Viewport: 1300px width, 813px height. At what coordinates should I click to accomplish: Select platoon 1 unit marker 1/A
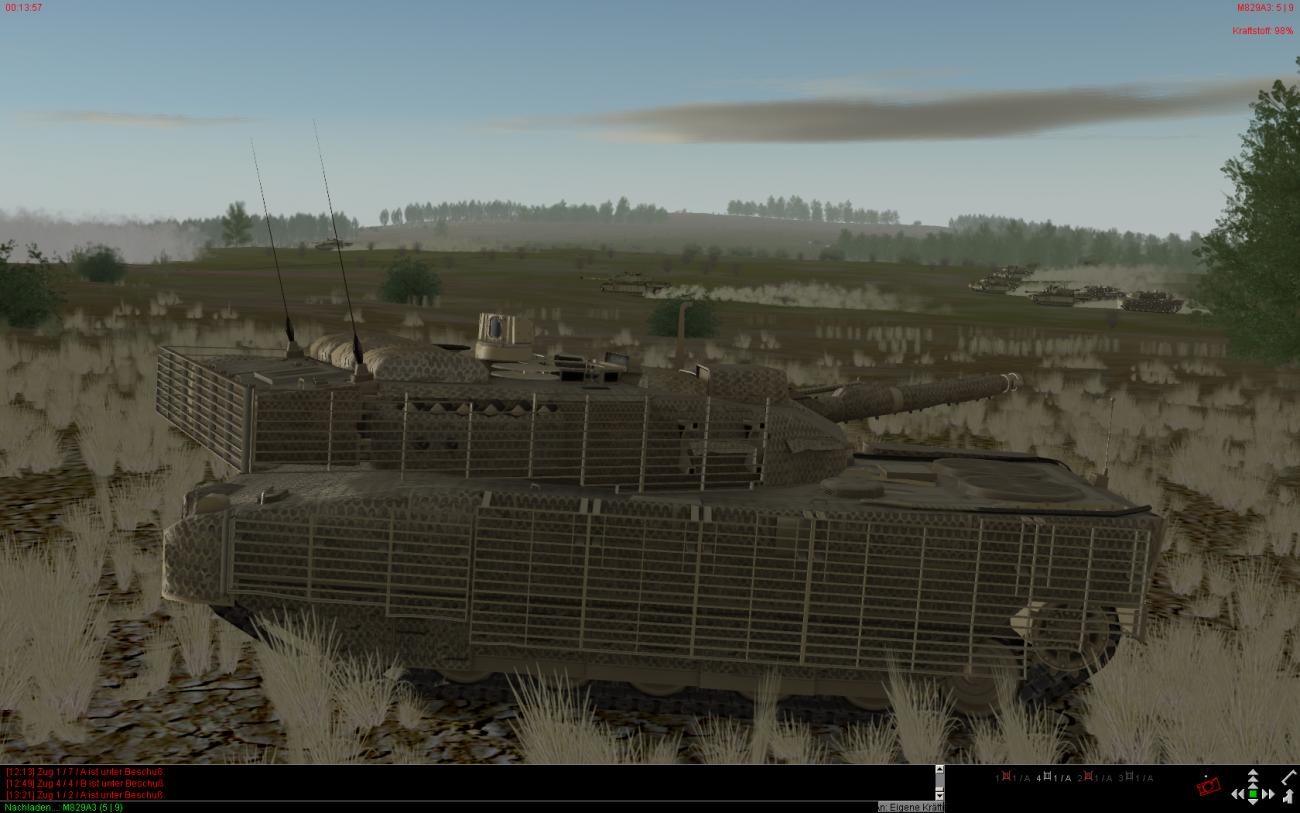1012,778
